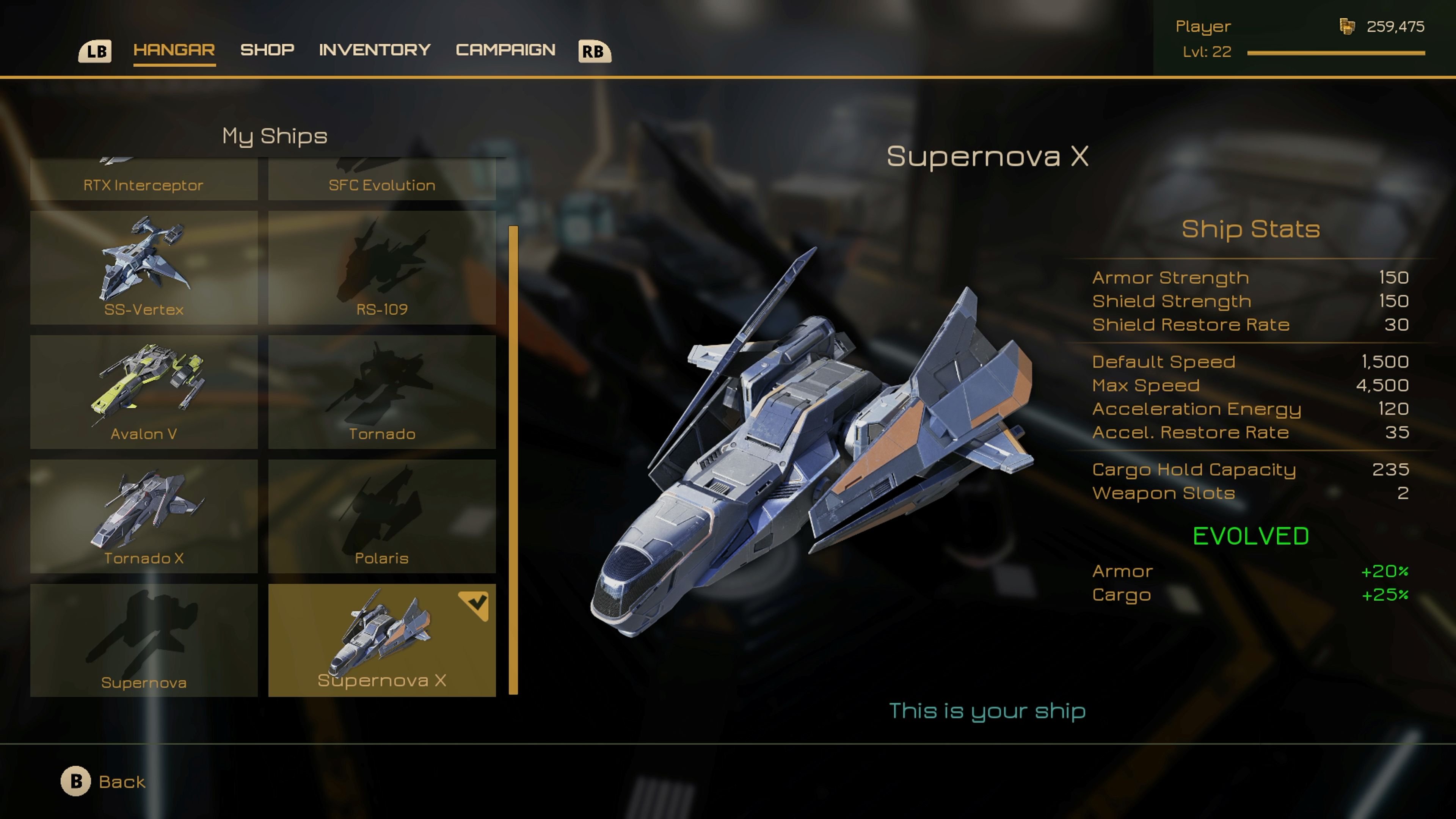Switch to the CAMPAIGN tab

point(505,50)
